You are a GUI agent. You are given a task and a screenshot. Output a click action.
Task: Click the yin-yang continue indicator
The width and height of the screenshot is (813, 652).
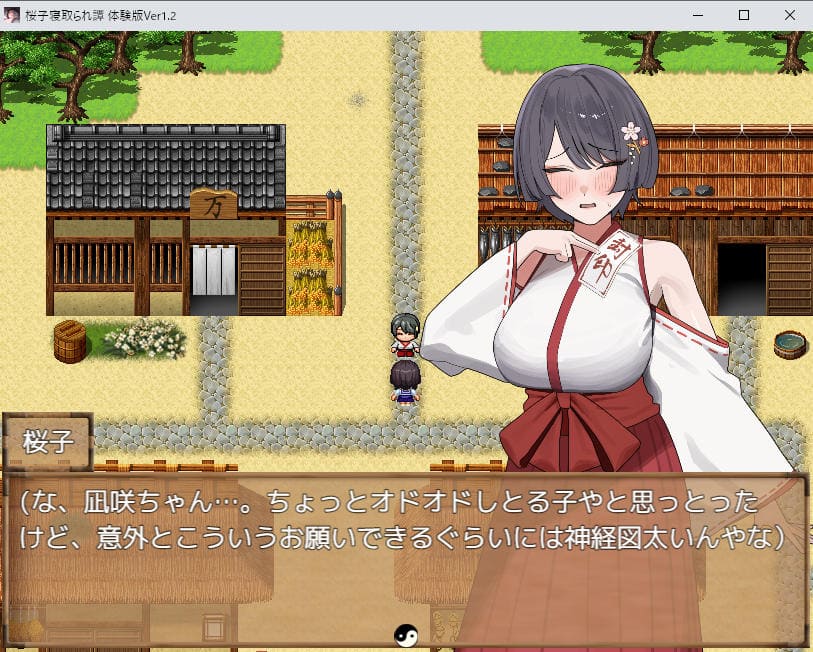(405, 634)
